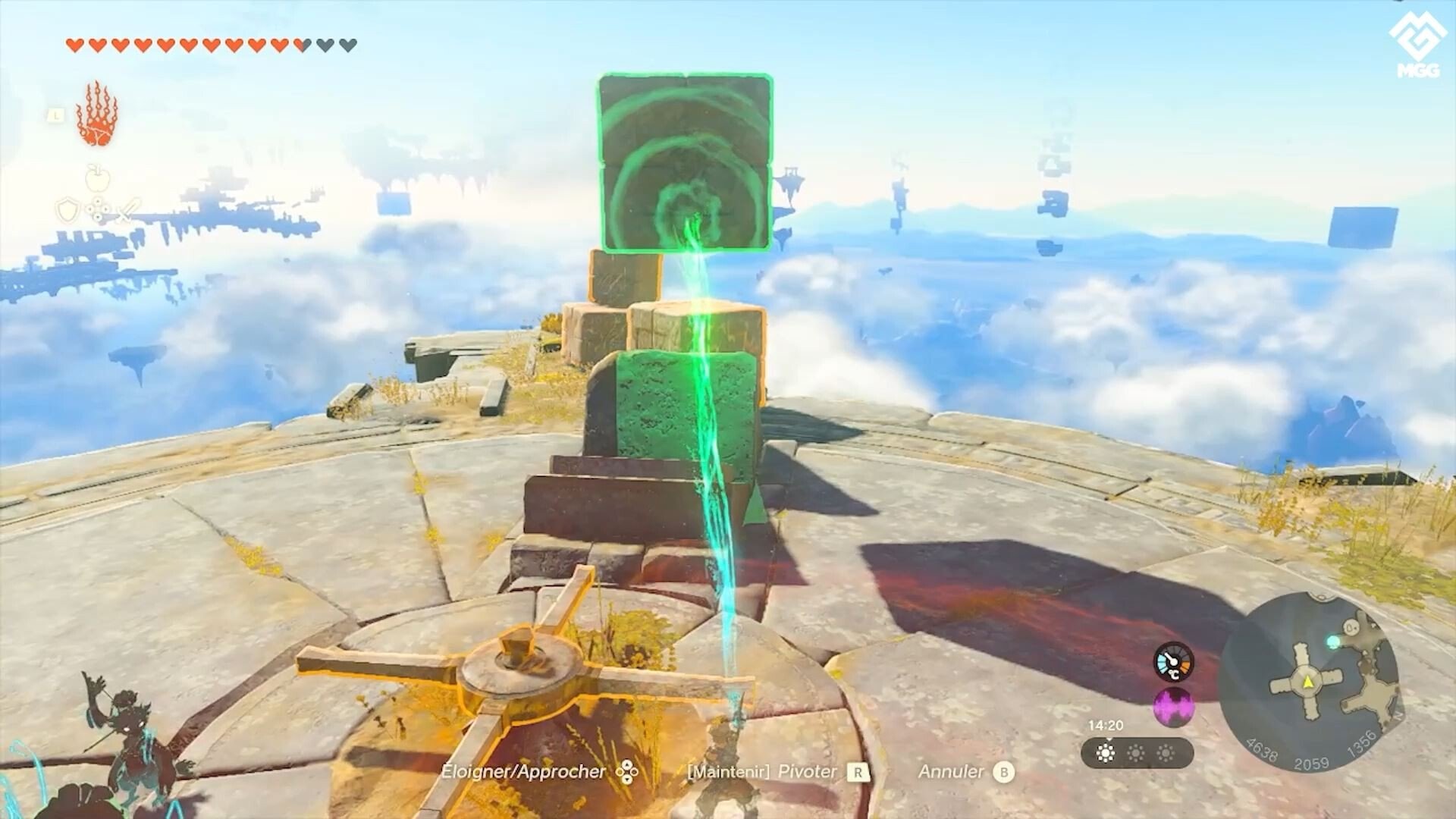The image size is (1456, 819).
Task: Open the circular minimap
Action: pyautogui.click(x=1308, y=682)
